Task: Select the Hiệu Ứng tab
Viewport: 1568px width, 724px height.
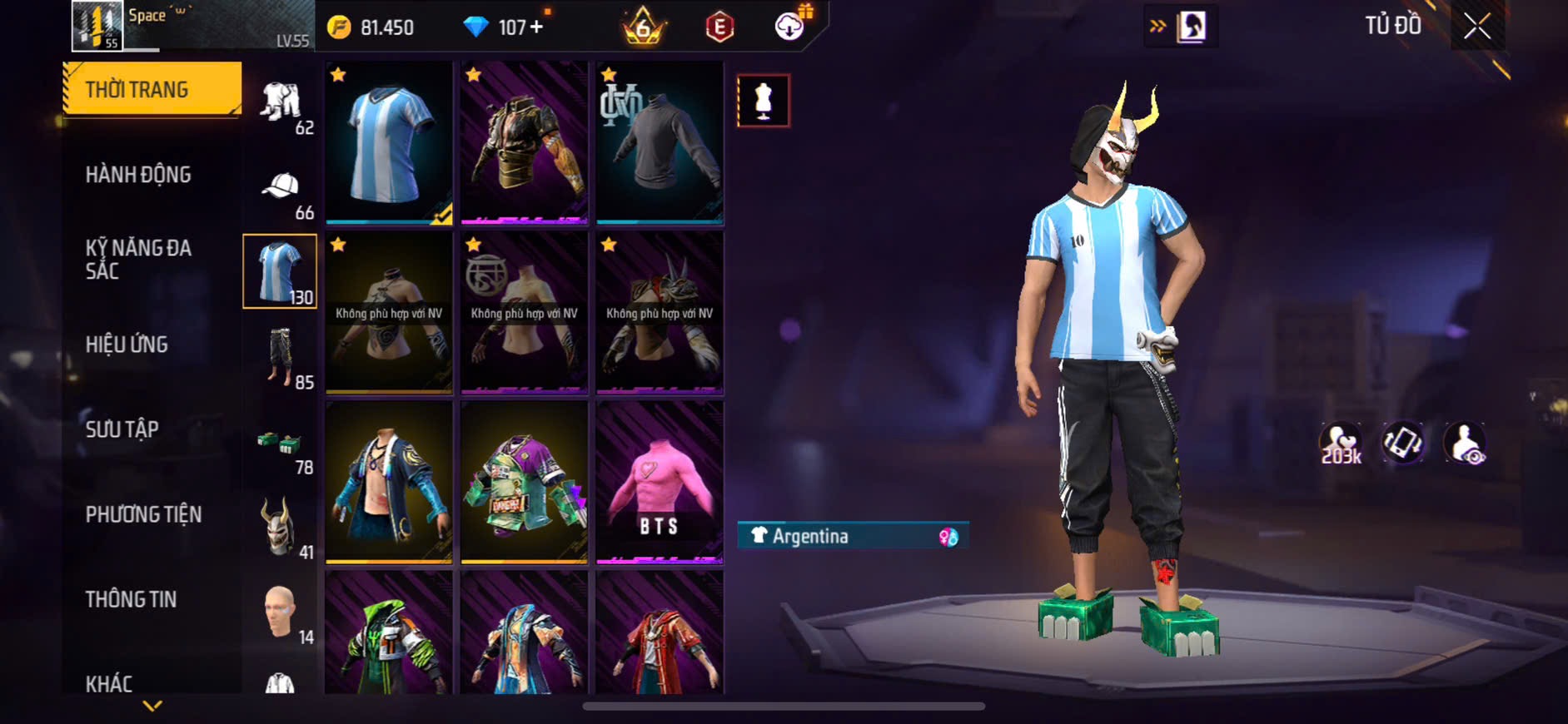Action: click(127, 345)
